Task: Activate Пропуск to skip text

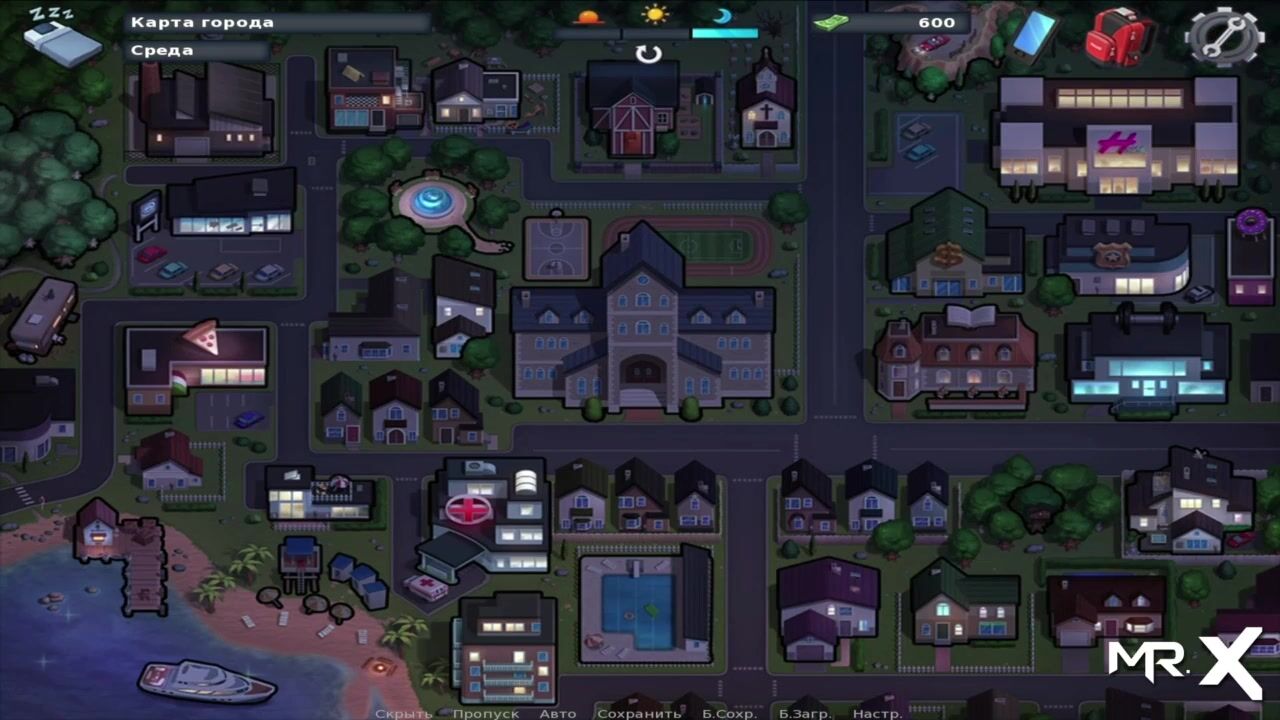Action: click(485, 713)
